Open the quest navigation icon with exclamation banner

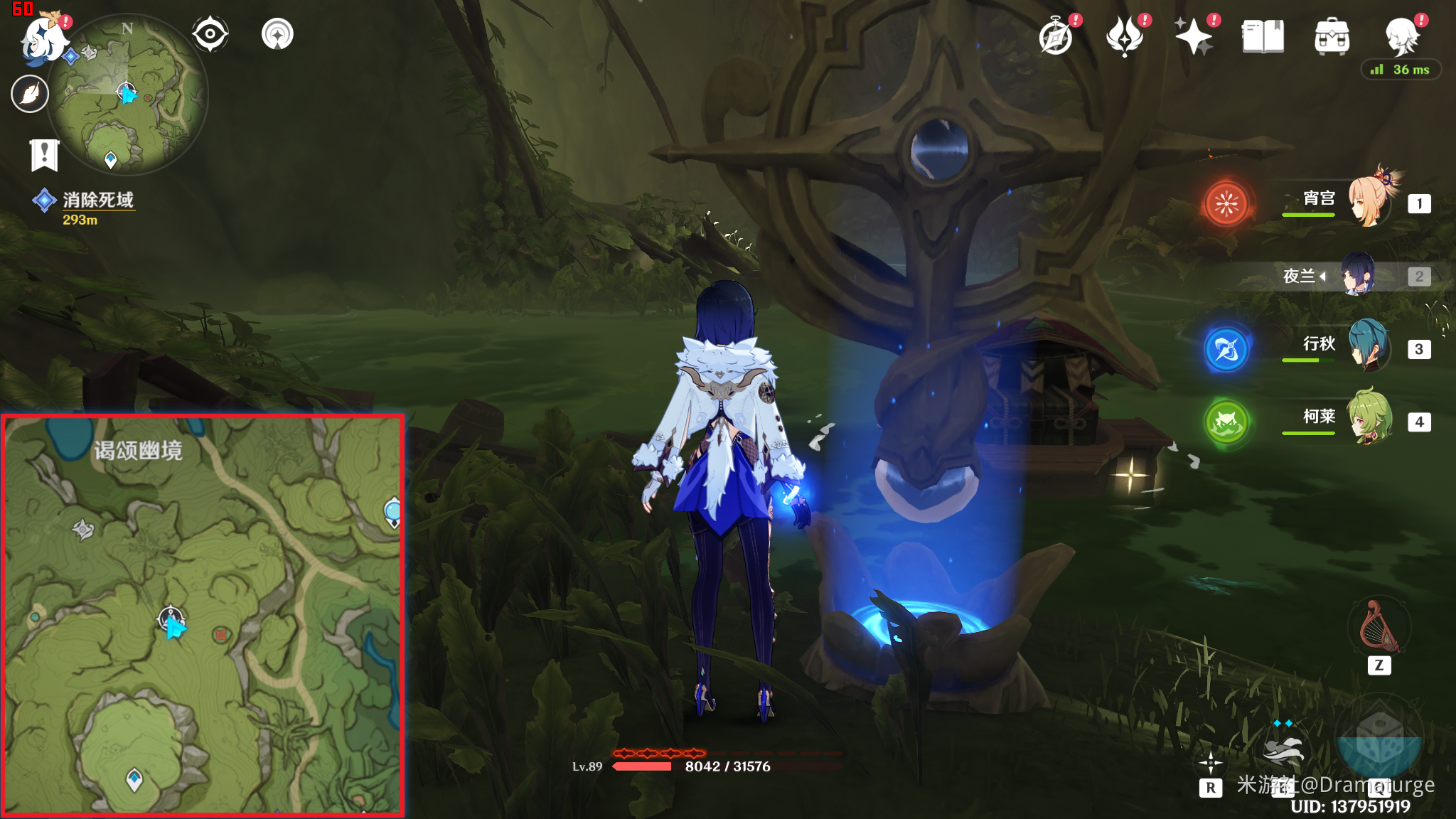(44, 154)
